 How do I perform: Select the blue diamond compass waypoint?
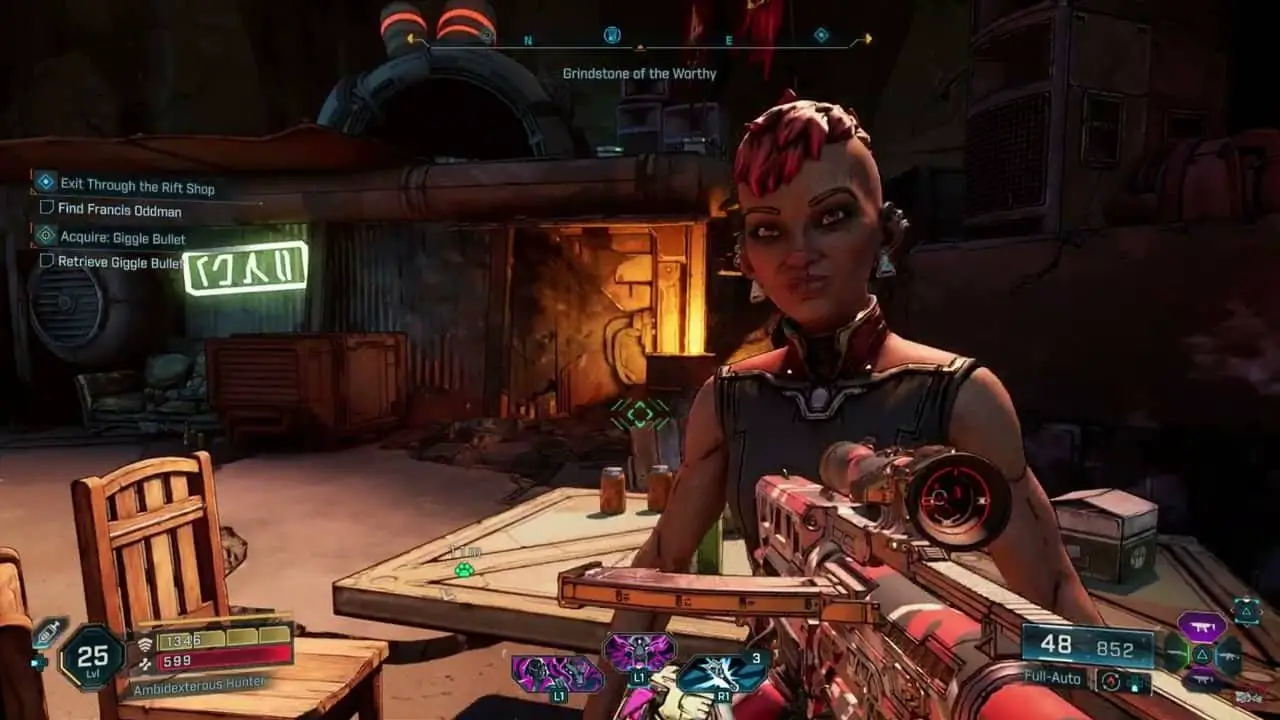[x=821, y=36]
